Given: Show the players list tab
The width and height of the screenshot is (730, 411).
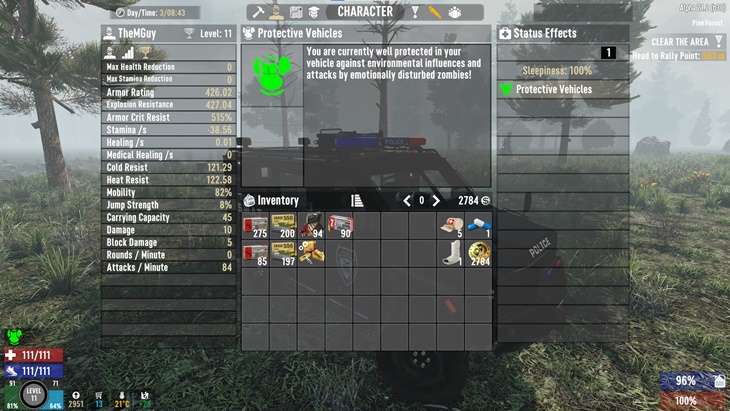Looking at the screenshot, I should (x=454, y=12).
